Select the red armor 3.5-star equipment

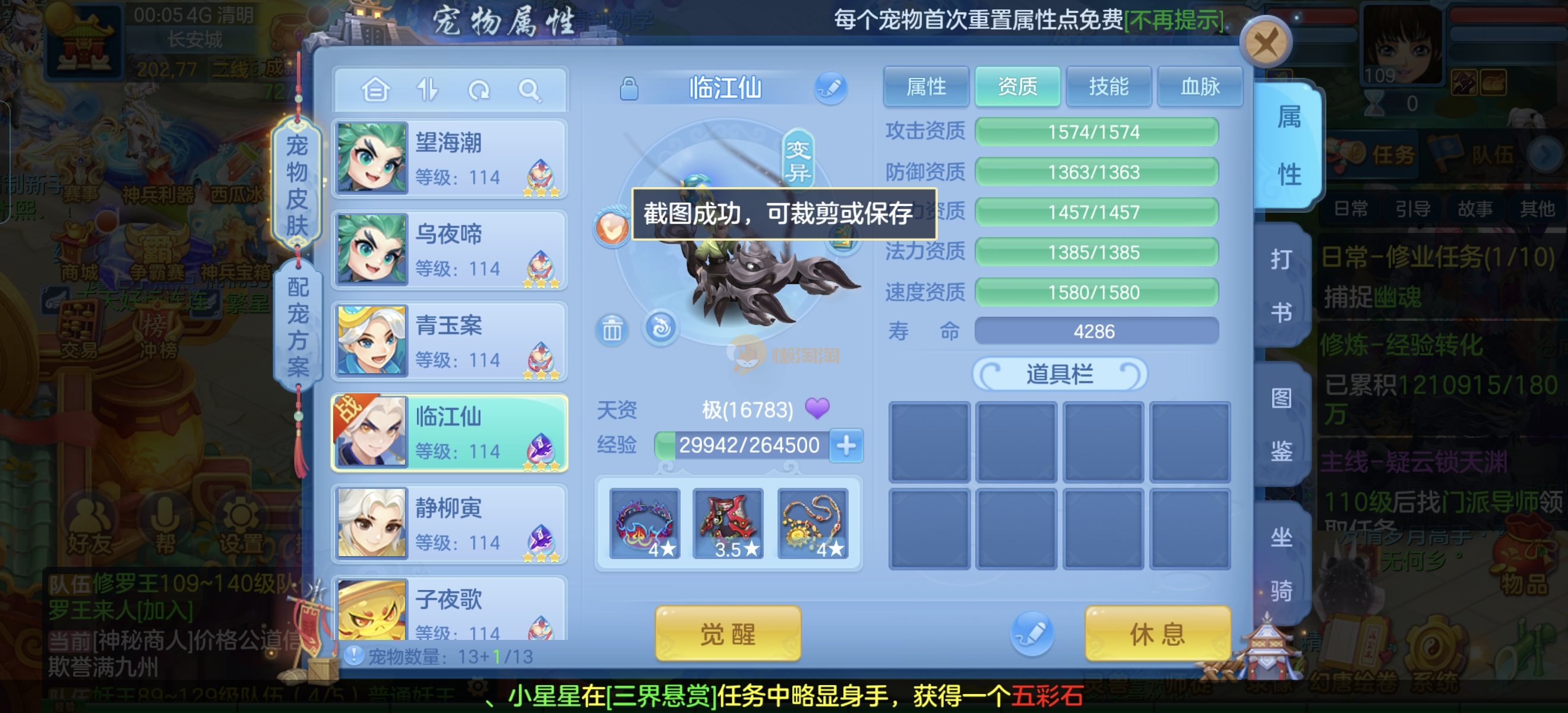[x=728, y=523]
